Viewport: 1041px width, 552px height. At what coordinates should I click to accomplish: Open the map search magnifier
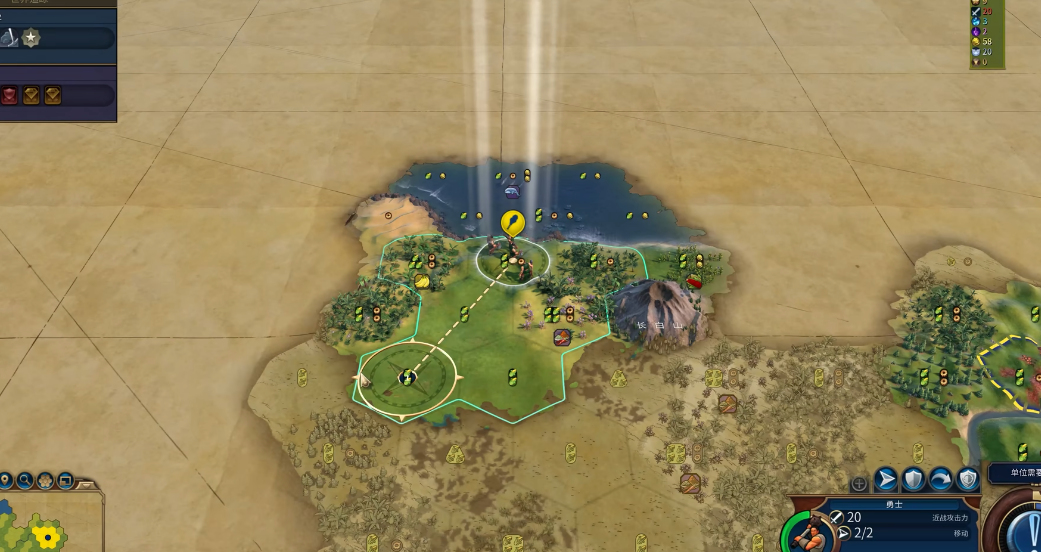point(24,480)
